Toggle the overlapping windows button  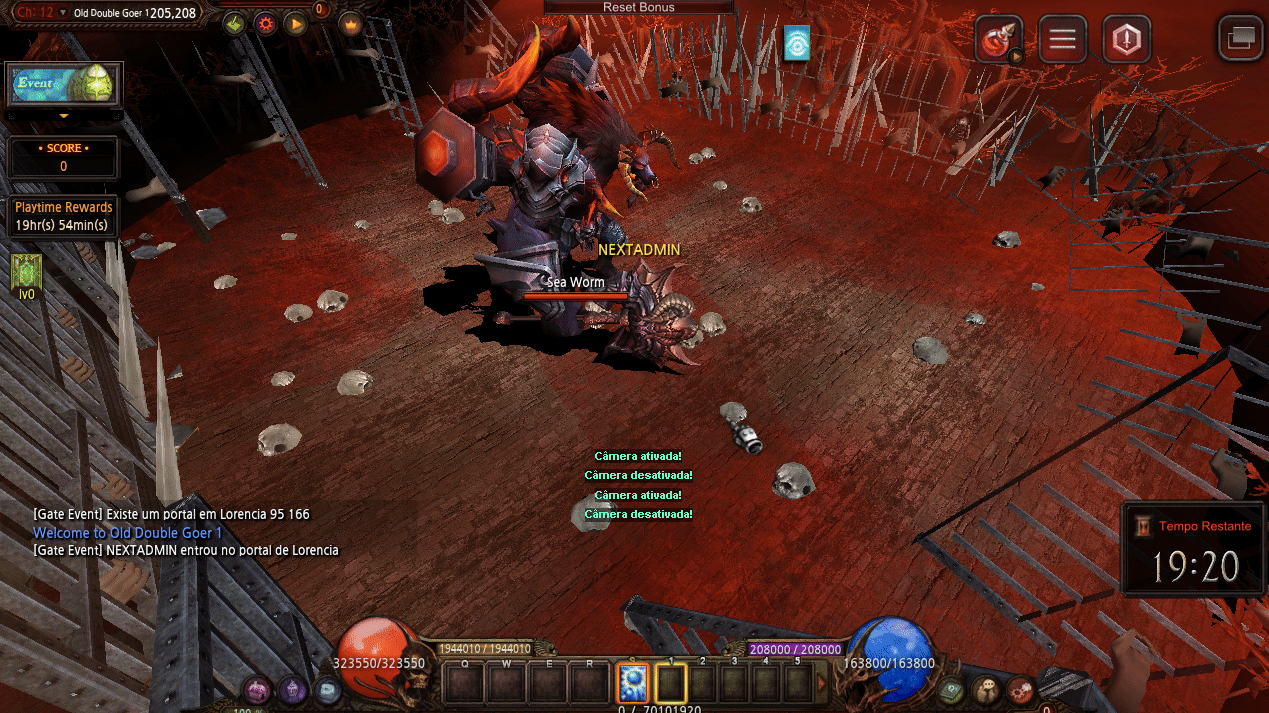pyautogui.click(x=1241, y=39)
